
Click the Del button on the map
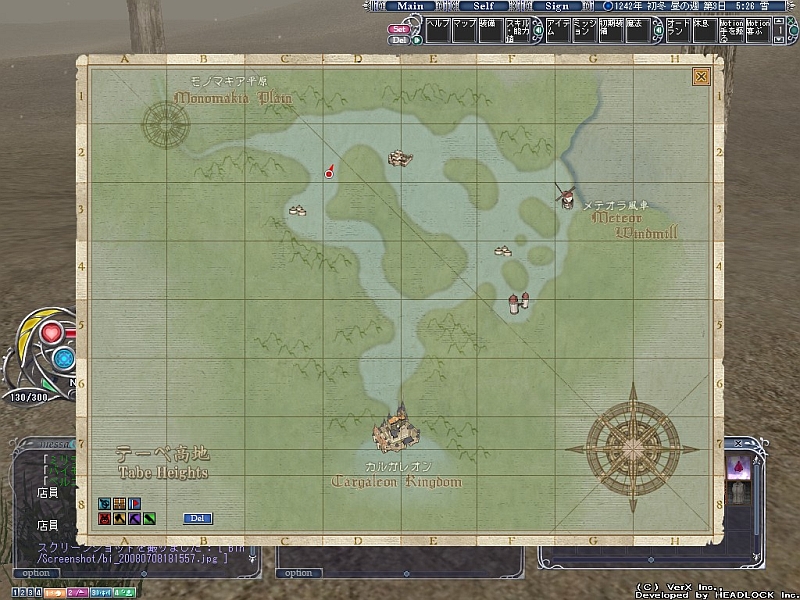point(198,518)
